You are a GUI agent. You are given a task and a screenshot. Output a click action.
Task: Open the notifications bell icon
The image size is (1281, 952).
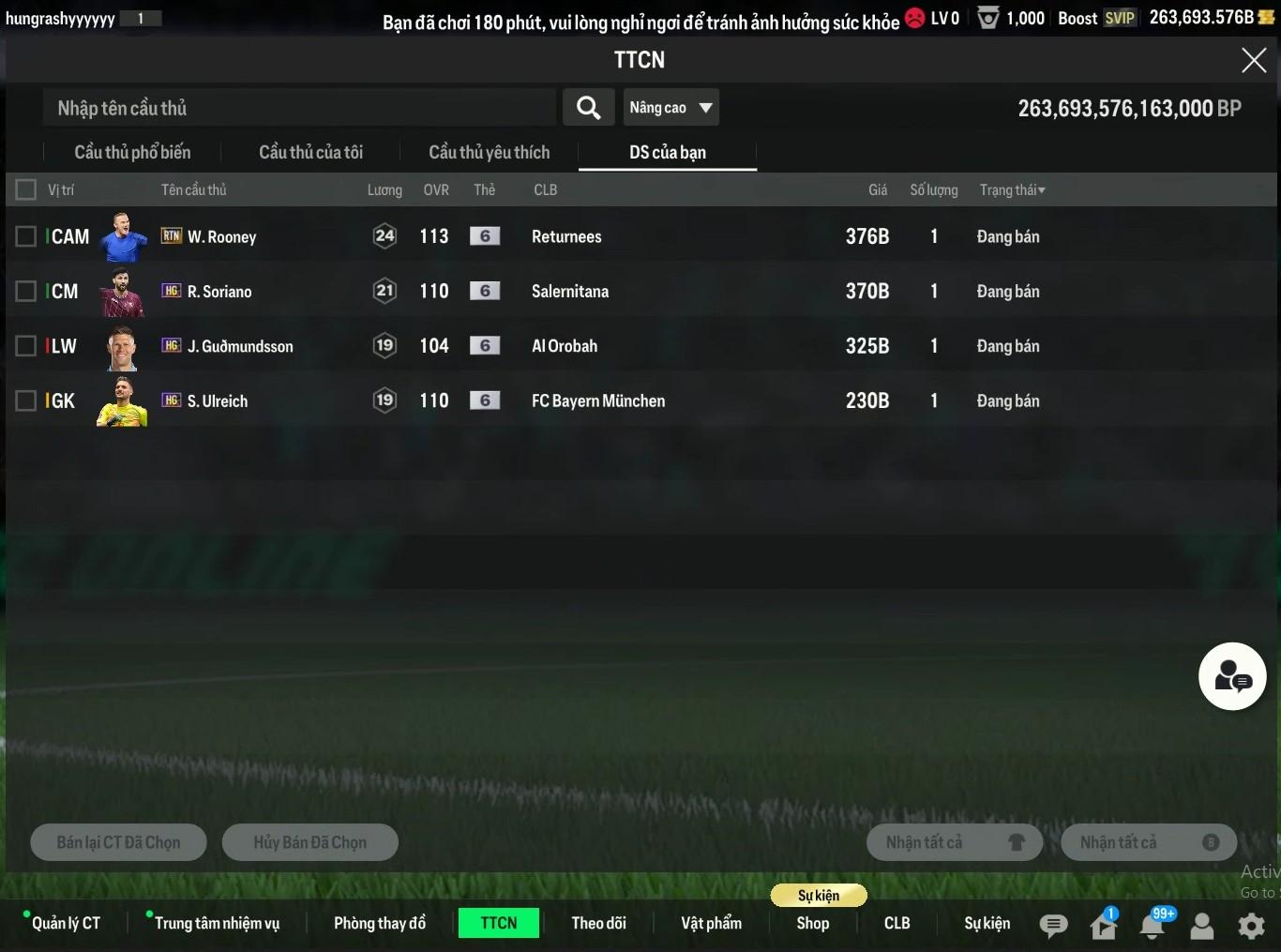1153,926
